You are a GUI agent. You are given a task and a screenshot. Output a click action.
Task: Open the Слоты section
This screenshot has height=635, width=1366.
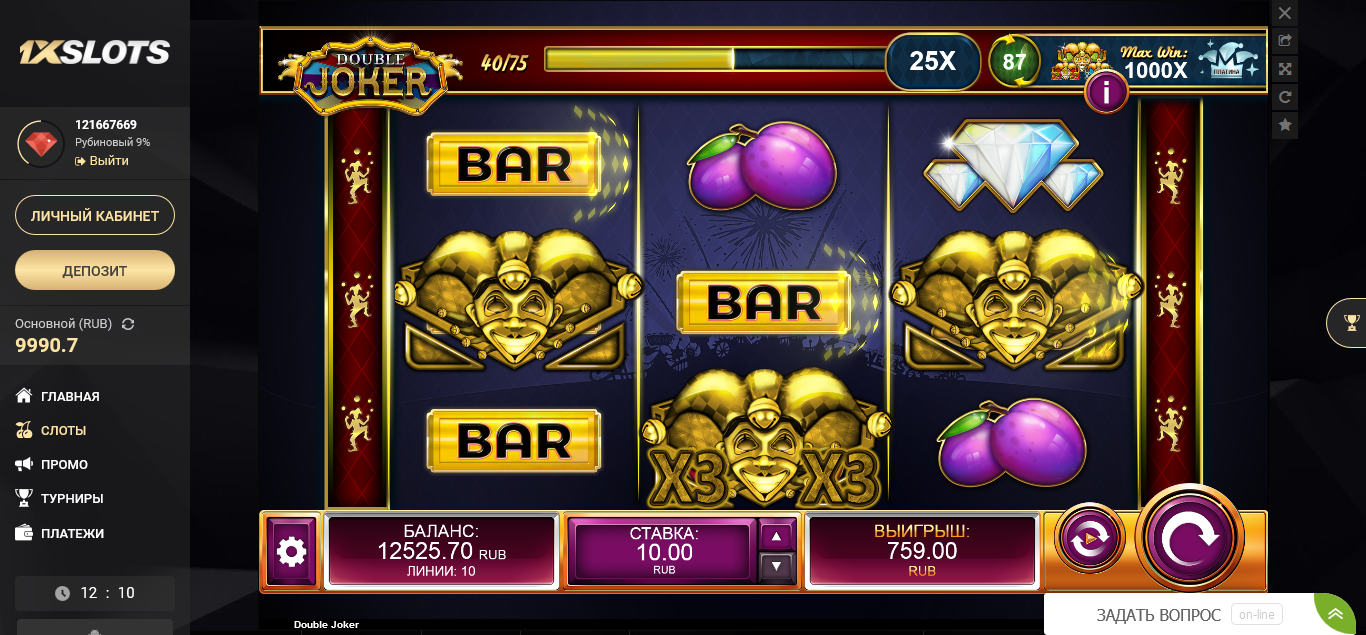pyautogui.click(x=62, y=430)
